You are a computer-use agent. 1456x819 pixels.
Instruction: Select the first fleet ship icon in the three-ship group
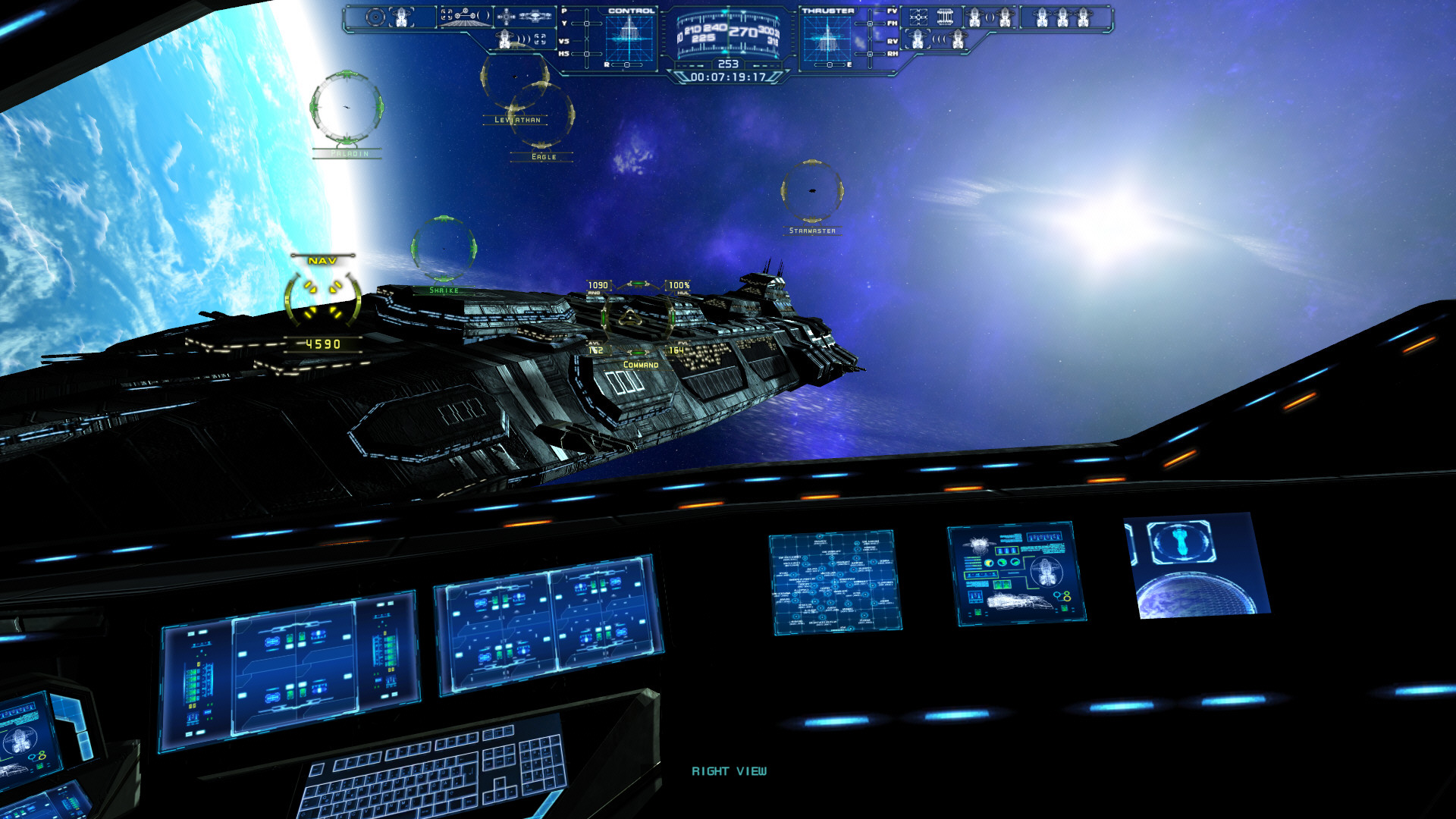pyautogui.click(x=1041, y=17)
